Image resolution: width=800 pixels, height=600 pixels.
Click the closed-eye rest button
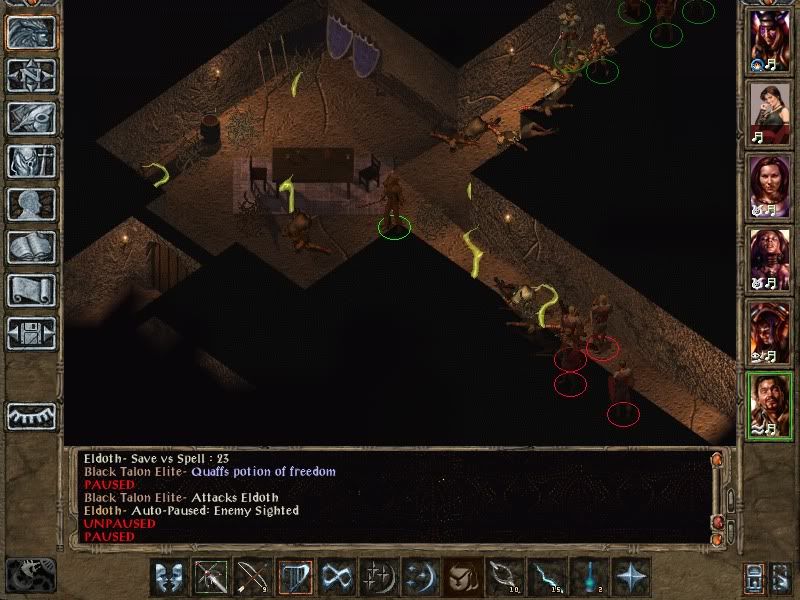31,415
